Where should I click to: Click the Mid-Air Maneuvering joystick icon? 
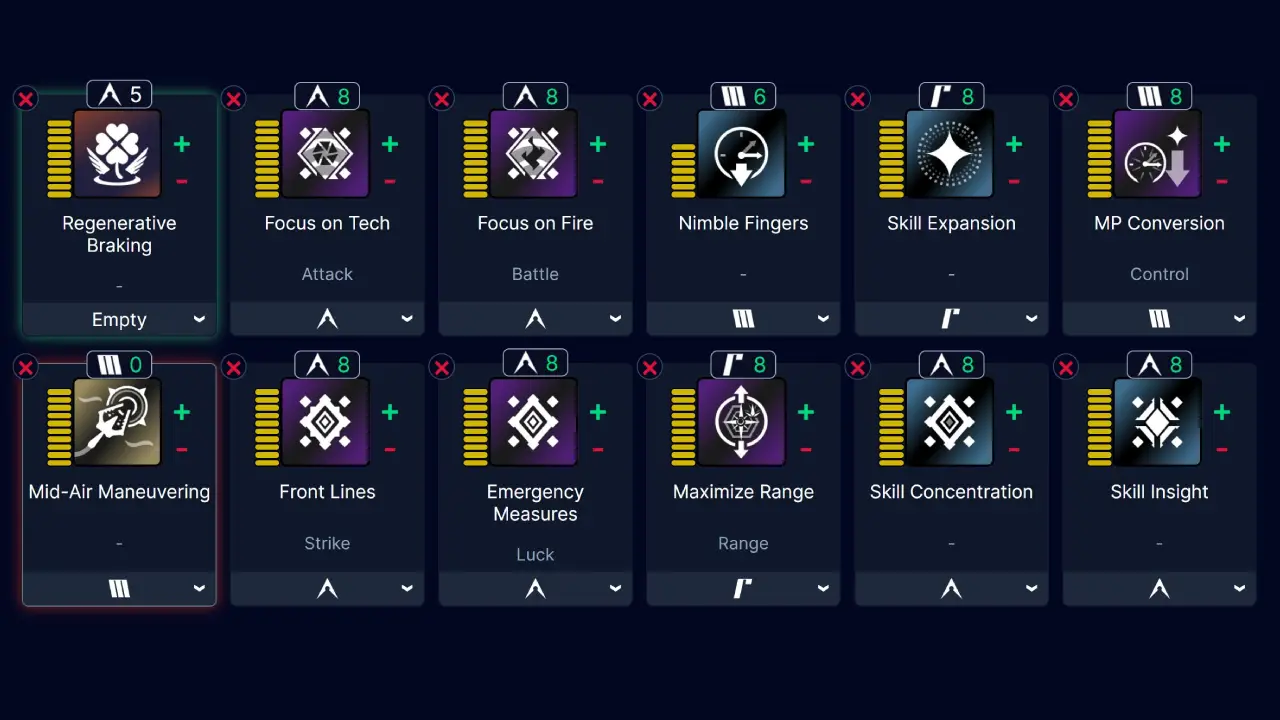119,421
